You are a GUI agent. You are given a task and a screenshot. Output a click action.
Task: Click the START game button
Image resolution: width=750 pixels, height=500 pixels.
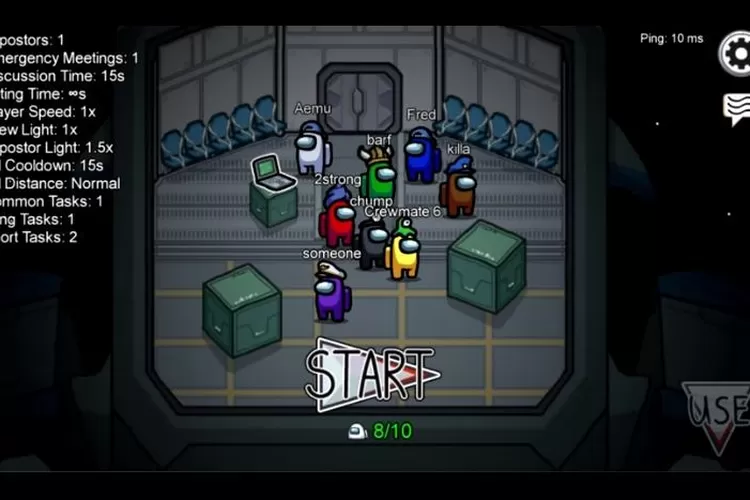coord(372,375)
